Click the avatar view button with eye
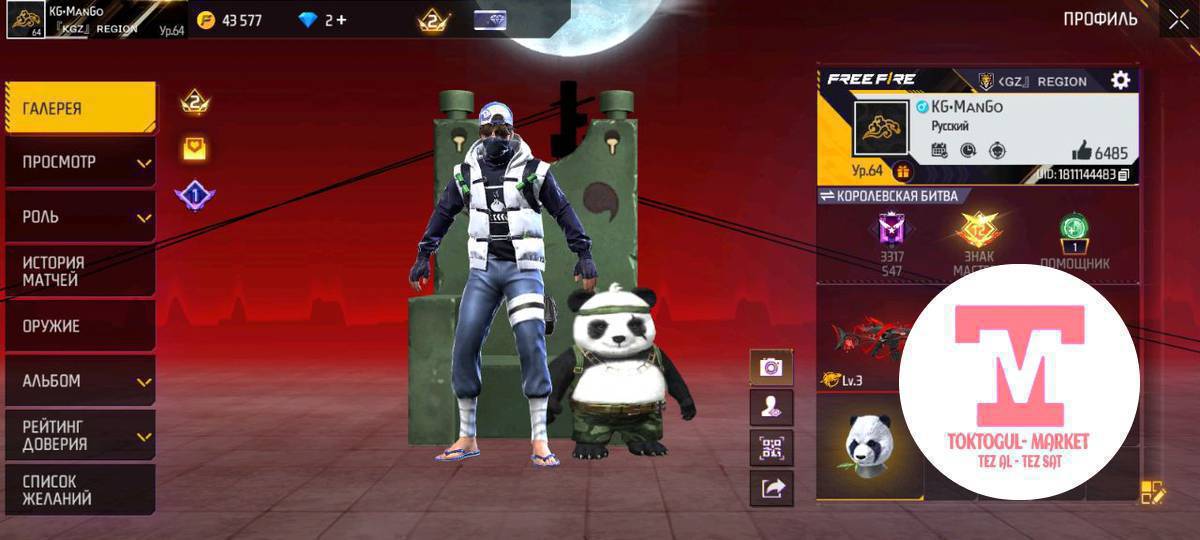Viewport: 1200px width, 540px height. click(x=771, y=407)
